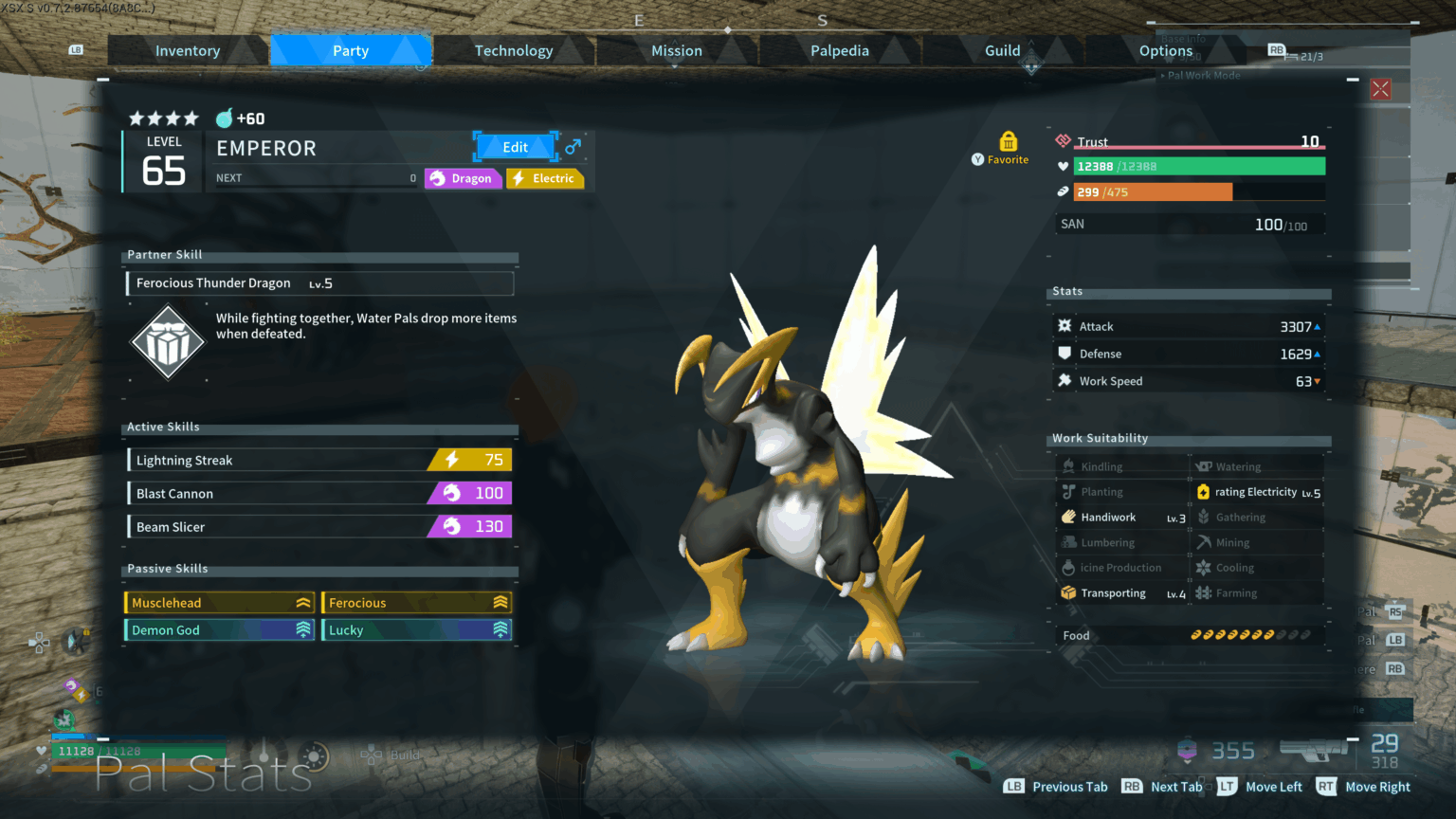Go to the Technology tab

[x=514, y=51]
